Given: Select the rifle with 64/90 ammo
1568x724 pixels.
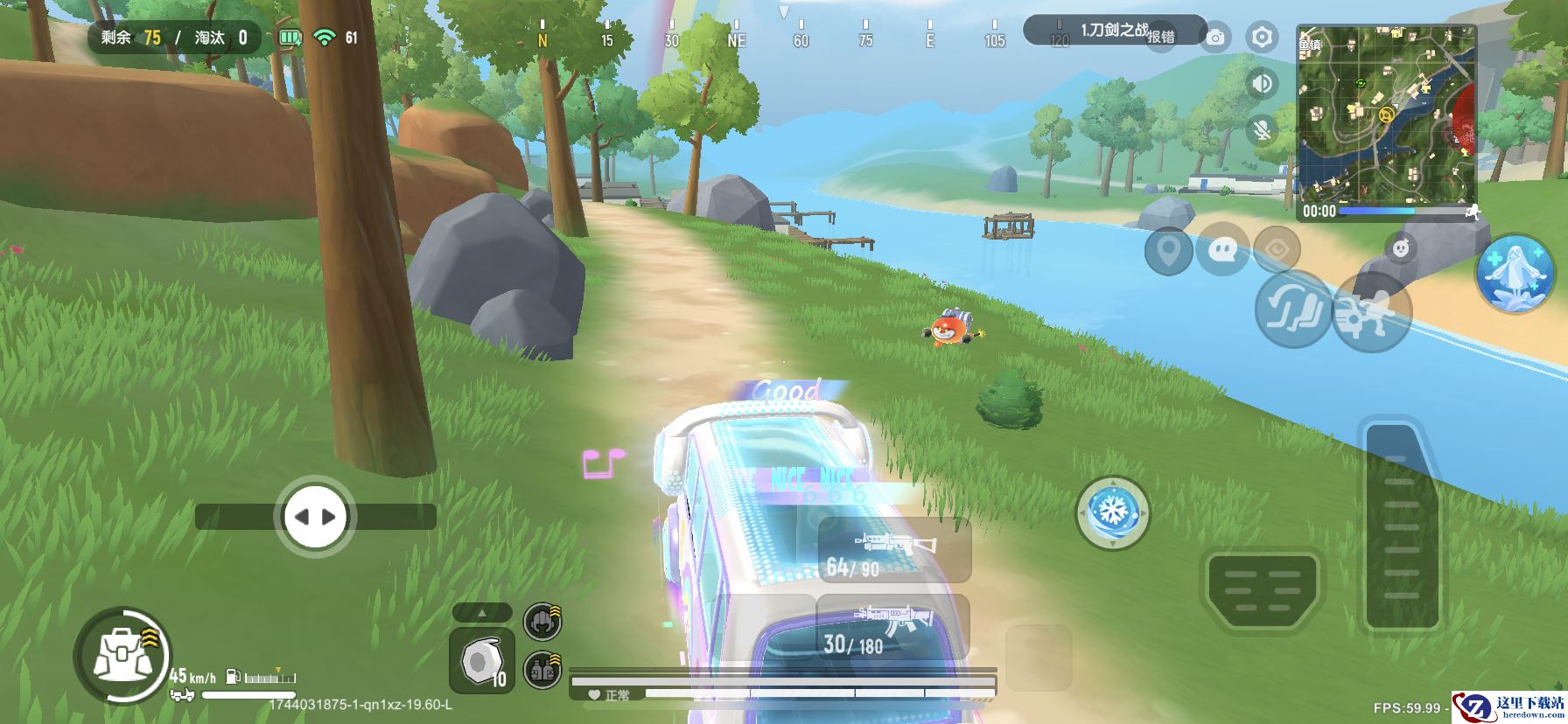Looking at the screenshot, I should coord(894,550).
